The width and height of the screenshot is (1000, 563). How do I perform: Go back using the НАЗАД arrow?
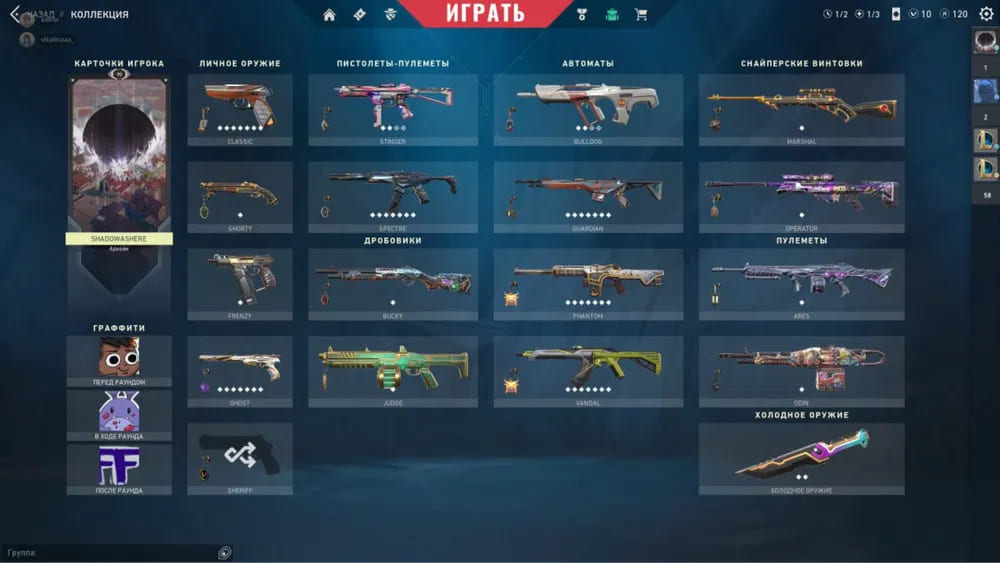(16, 14)
